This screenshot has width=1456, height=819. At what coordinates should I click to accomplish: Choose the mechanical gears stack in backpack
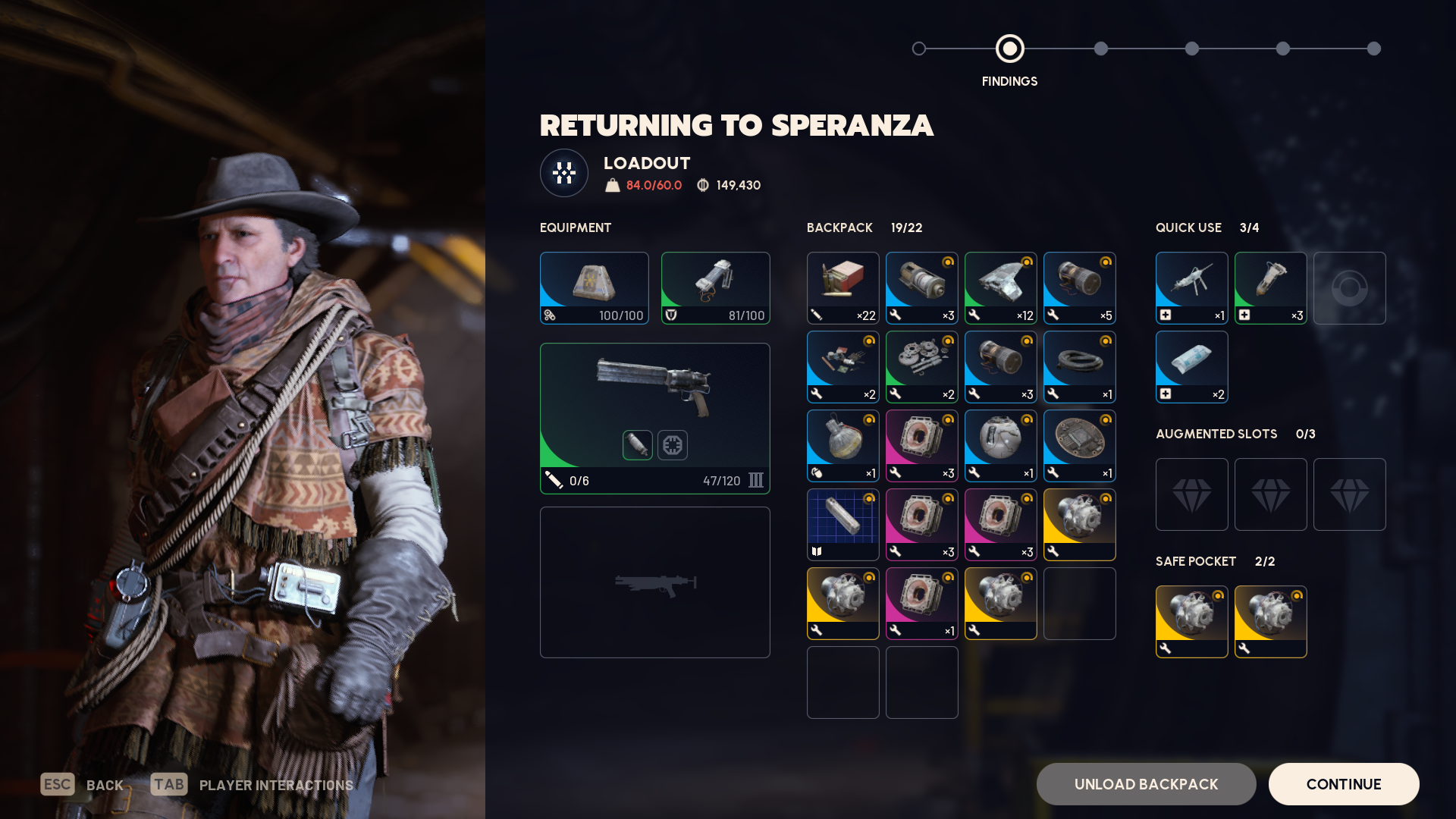click(921, 367)
